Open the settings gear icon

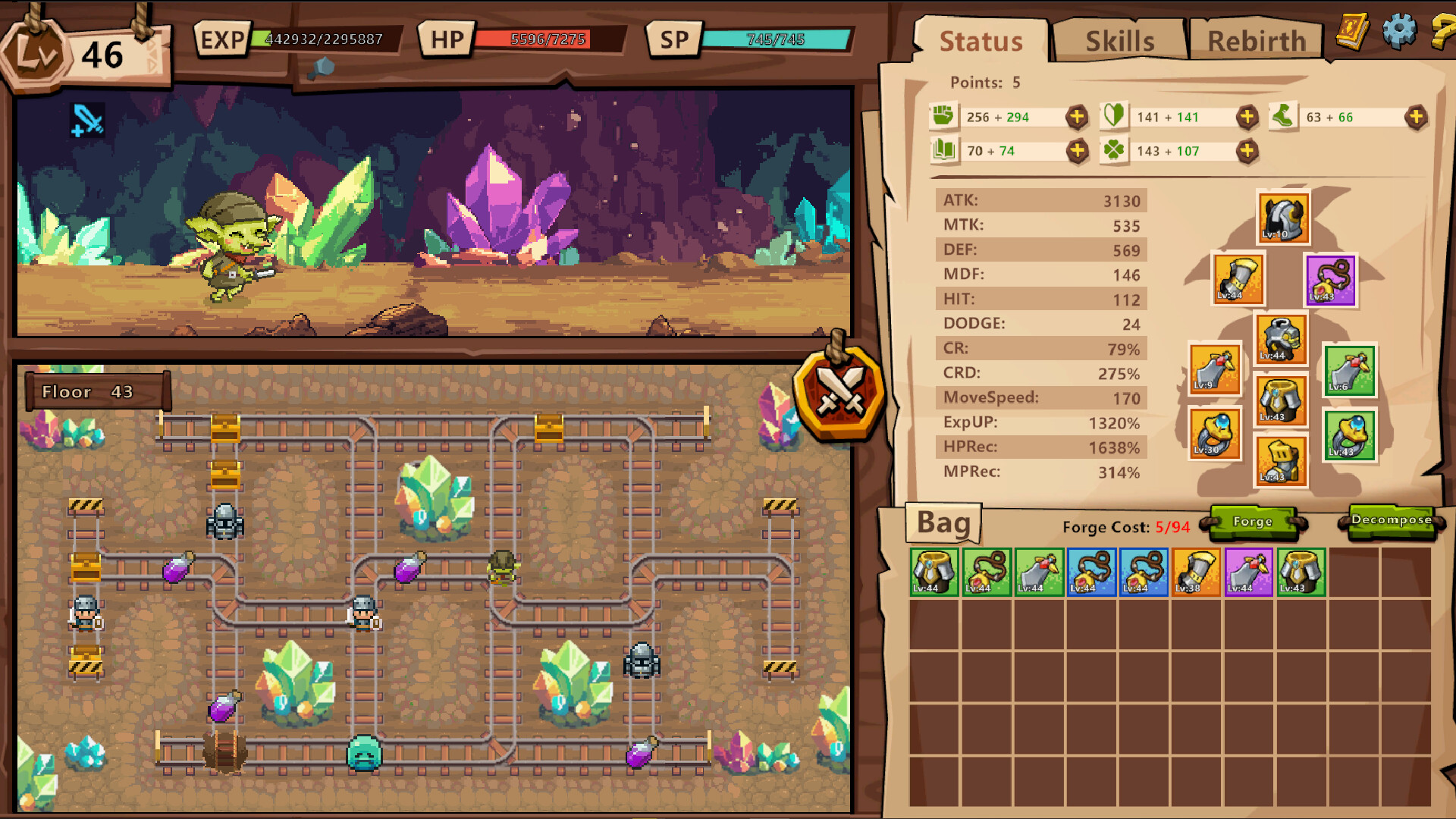pos(1399,31)
